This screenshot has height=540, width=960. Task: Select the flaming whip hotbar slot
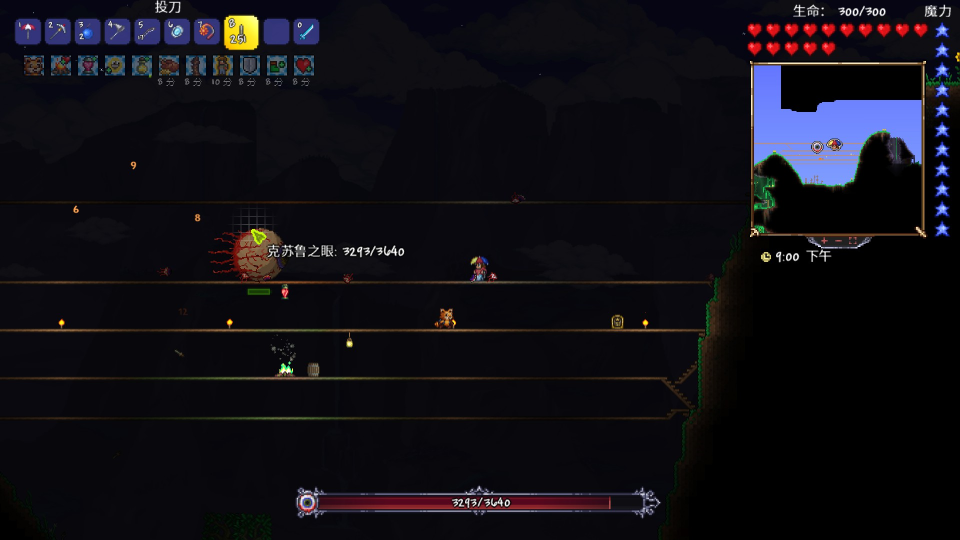pos(207,32)
